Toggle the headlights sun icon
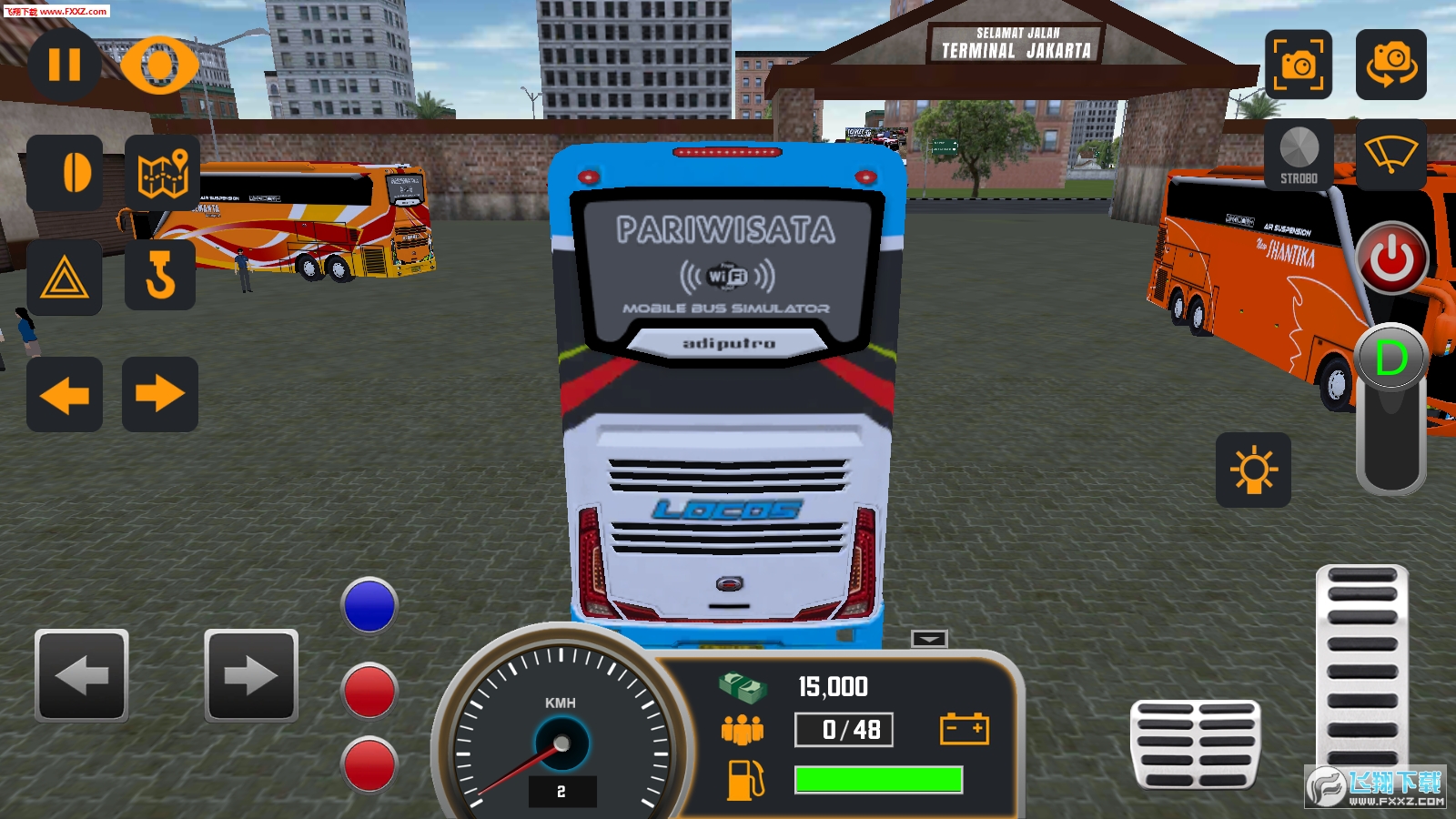Image resolution: width=1456 pixels, height=819 pixels. [x=1253, y=470]
